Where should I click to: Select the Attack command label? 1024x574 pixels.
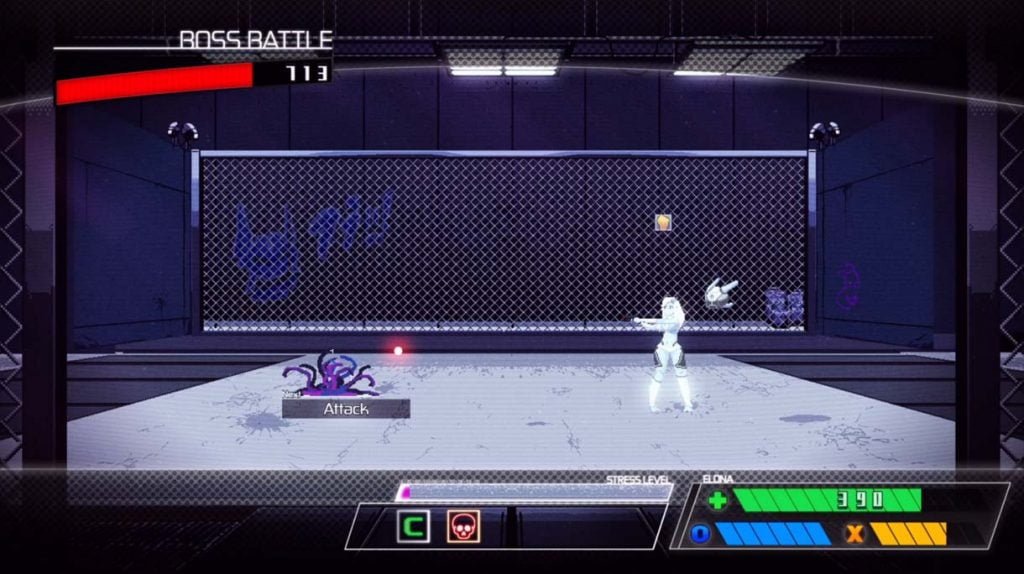[346, 409]
